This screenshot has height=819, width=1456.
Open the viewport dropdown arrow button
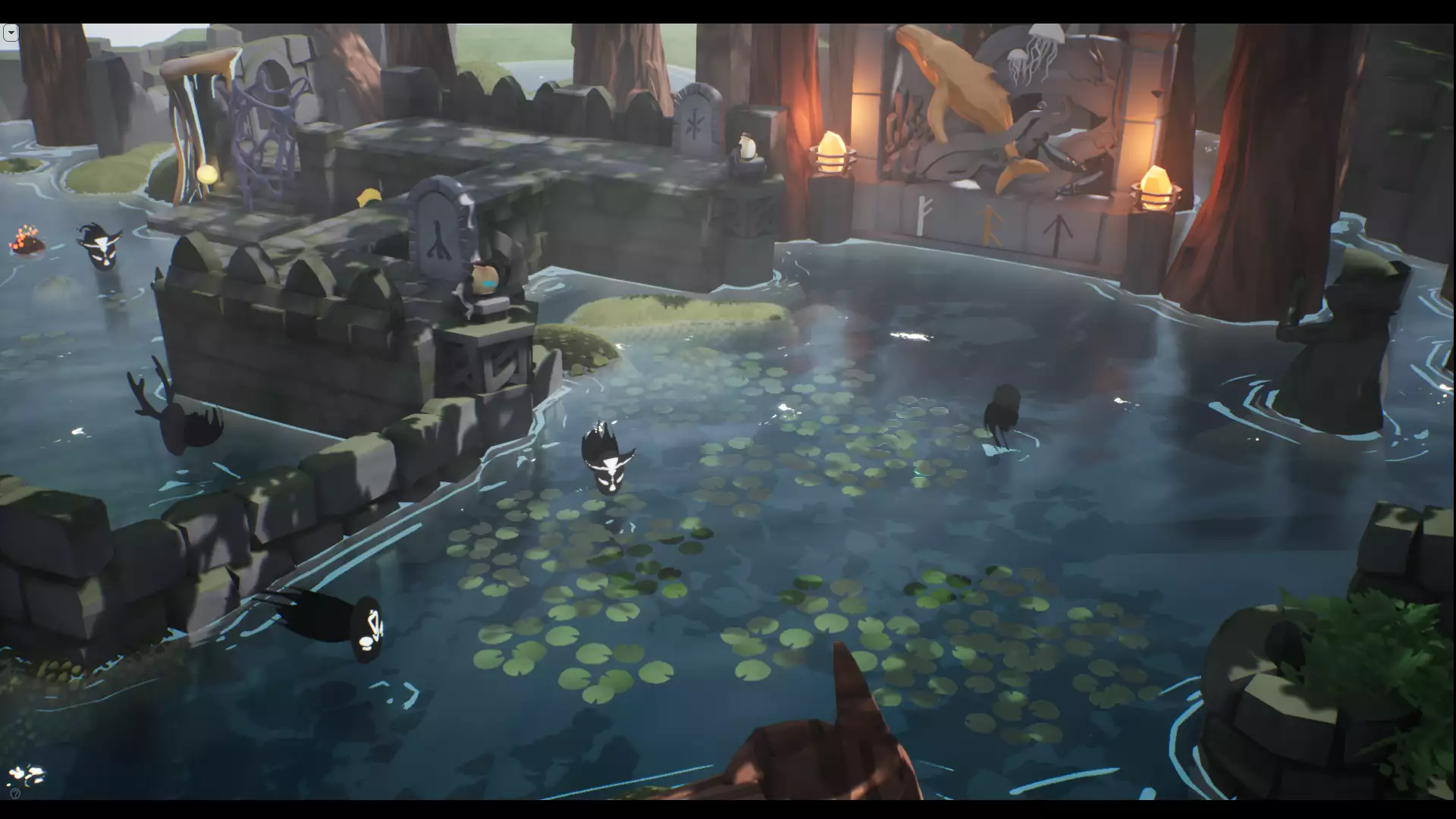(11, 33)
